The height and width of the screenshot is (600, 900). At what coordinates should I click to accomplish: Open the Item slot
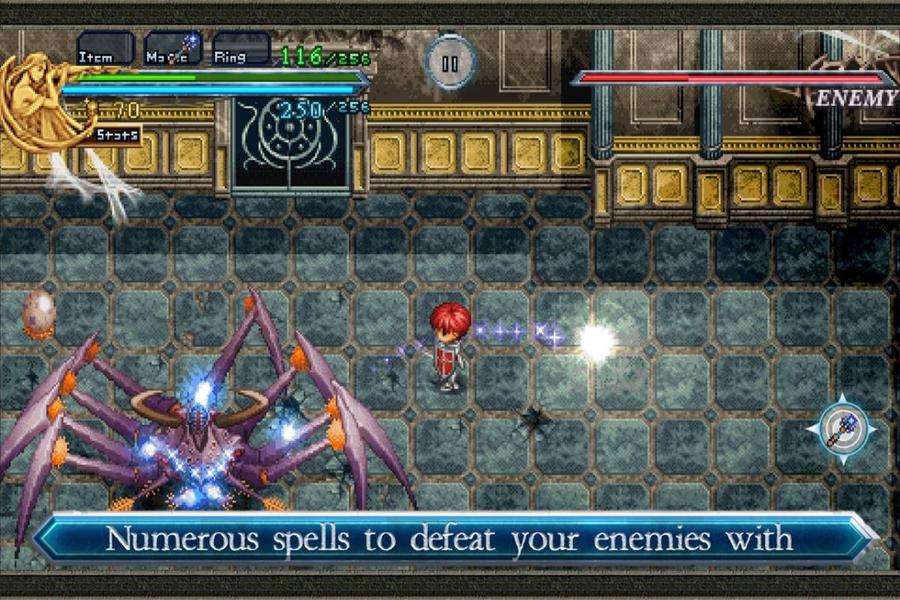pyautogui.click(x=105, y=50)
